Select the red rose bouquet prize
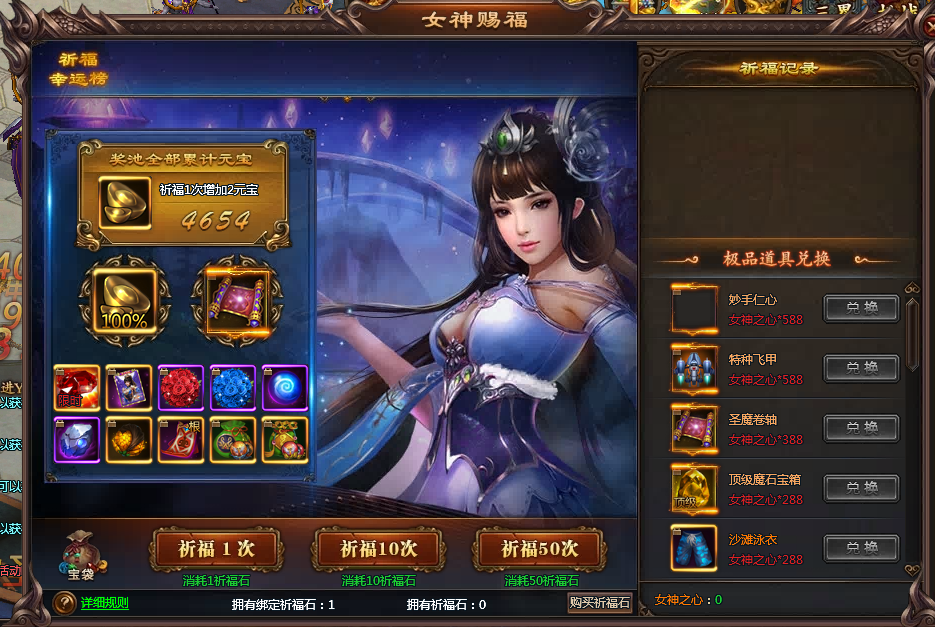The height and width of the screenshot is (627, 935). pos(181,388)
